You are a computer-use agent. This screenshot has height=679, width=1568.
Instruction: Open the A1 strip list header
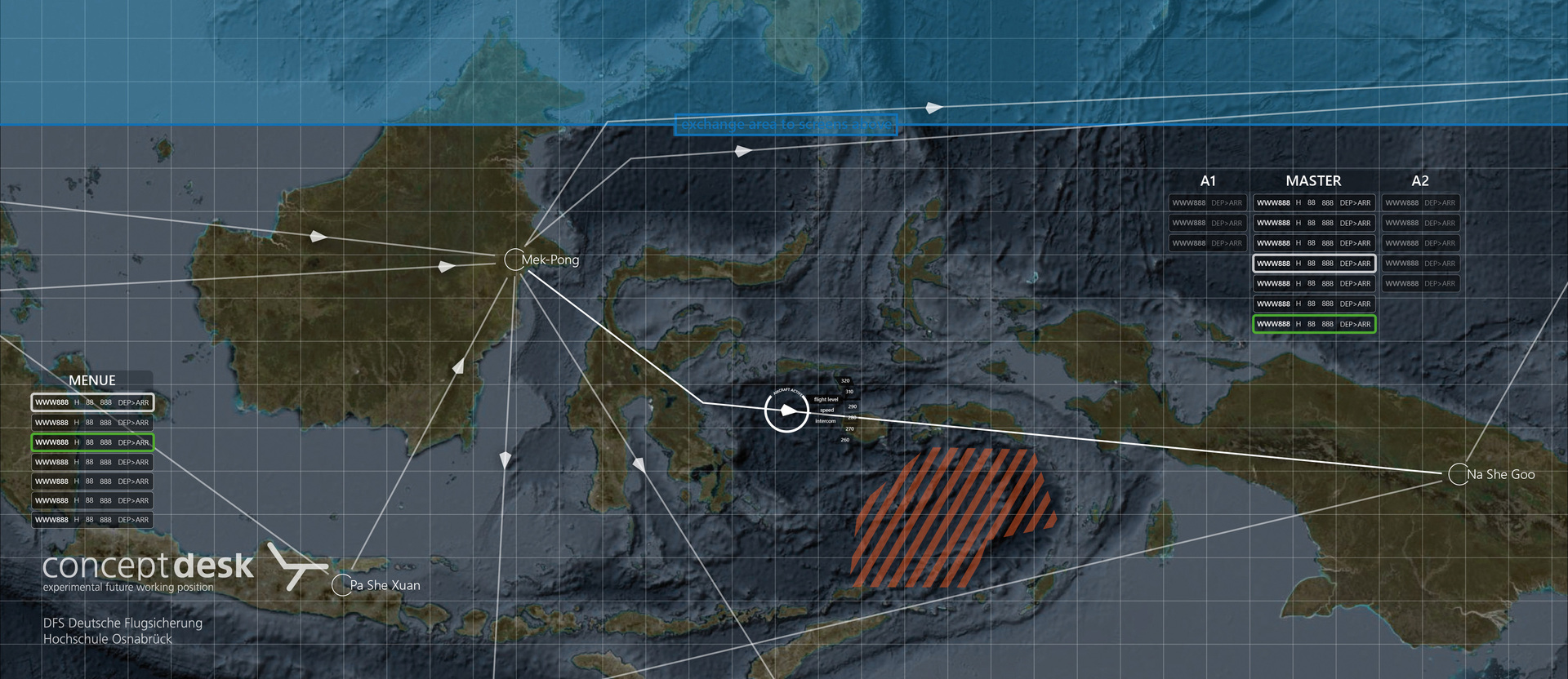point(1208,181)
